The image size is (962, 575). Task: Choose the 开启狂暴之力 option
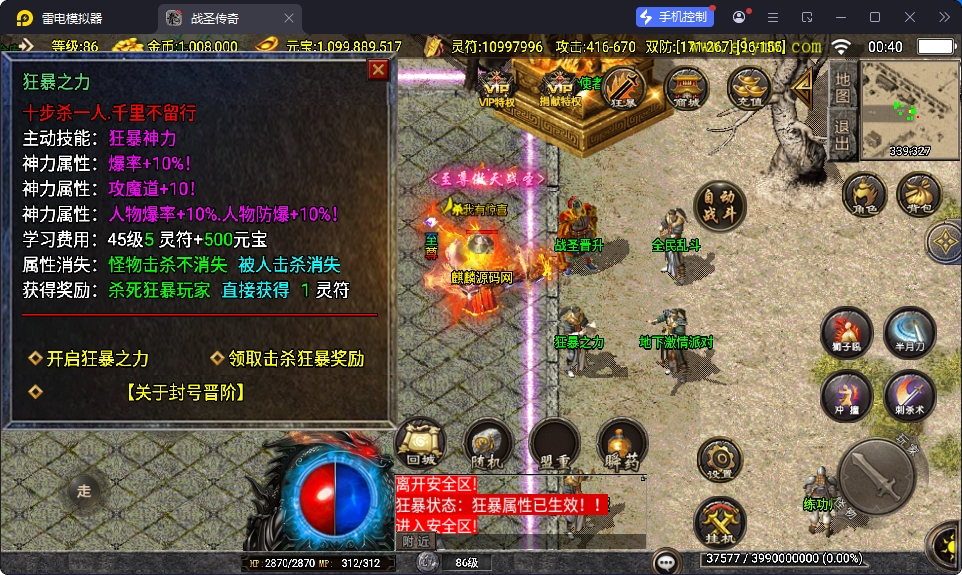point(97,359)
